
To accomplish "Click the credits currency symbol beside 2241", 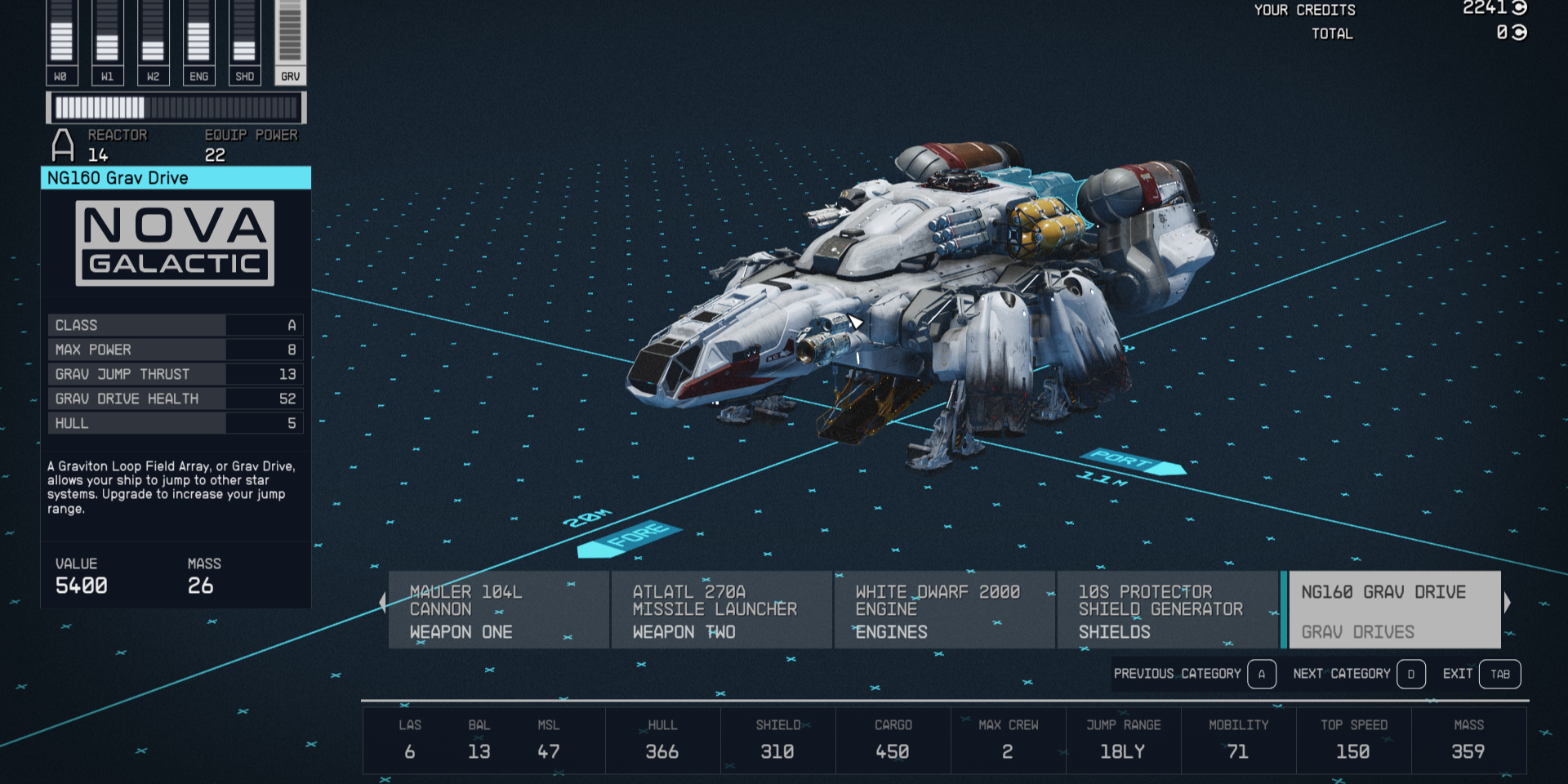I will pyautogui.click(x=1521, y=10).
